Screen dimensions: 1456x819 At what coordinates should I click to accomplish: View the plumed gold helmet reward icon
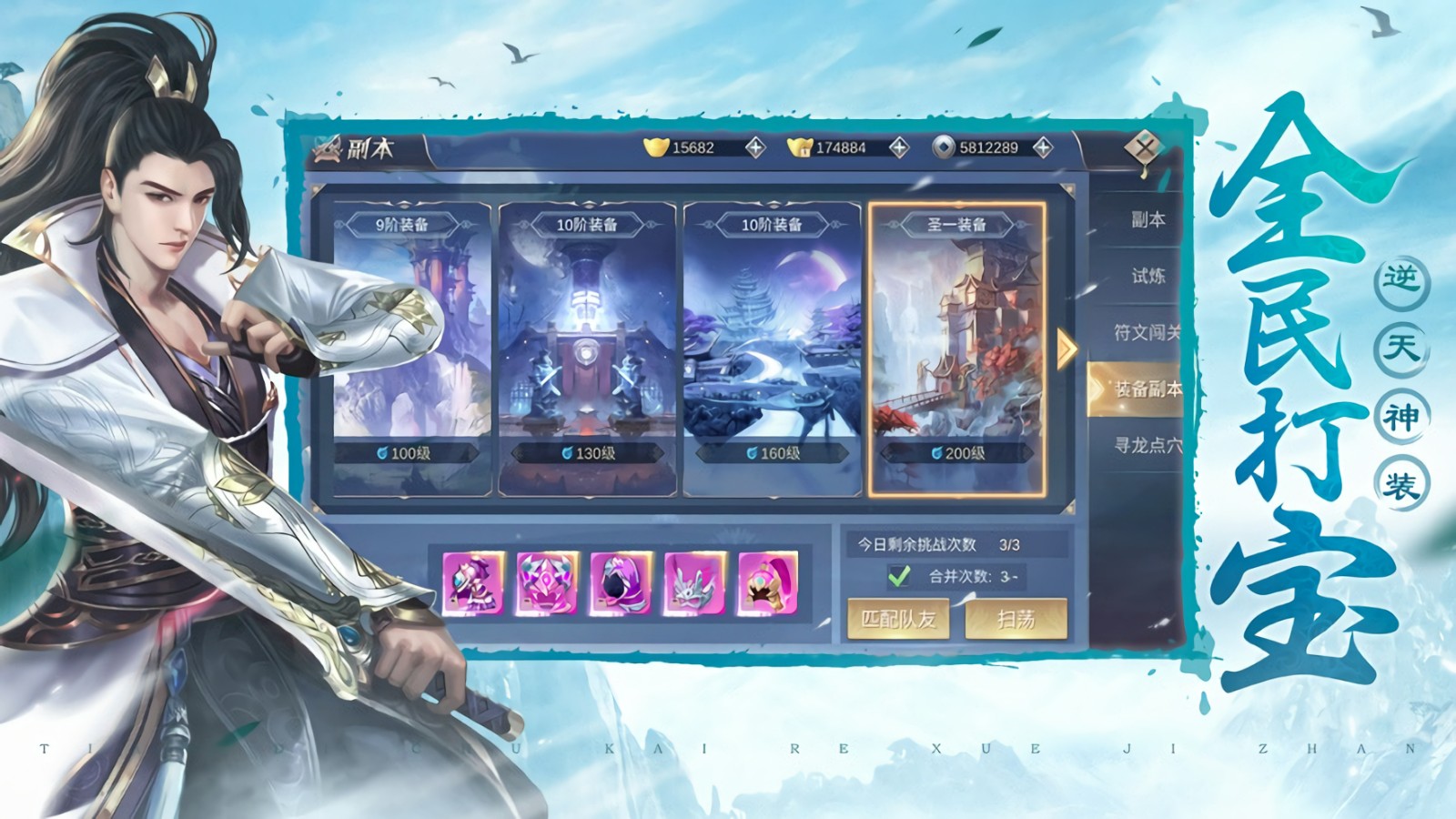point(768,582)
